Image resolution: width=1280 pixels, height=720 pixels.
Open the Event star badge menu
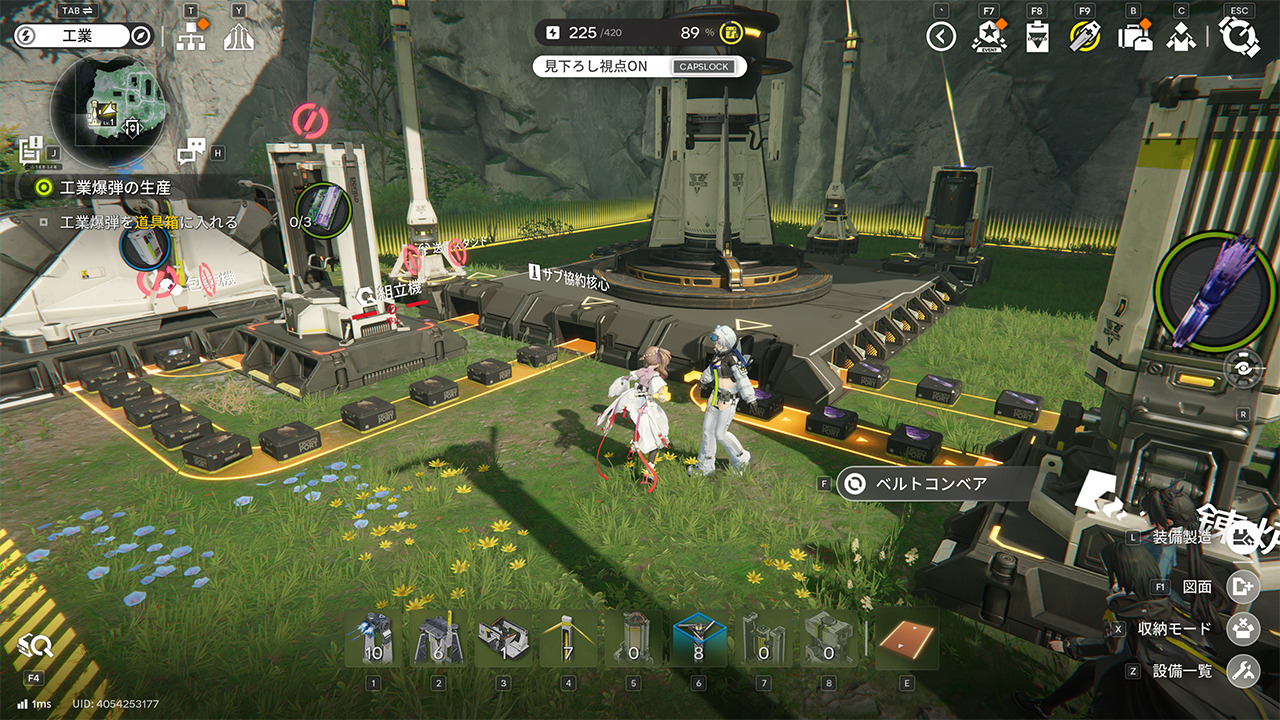point(988,38)
